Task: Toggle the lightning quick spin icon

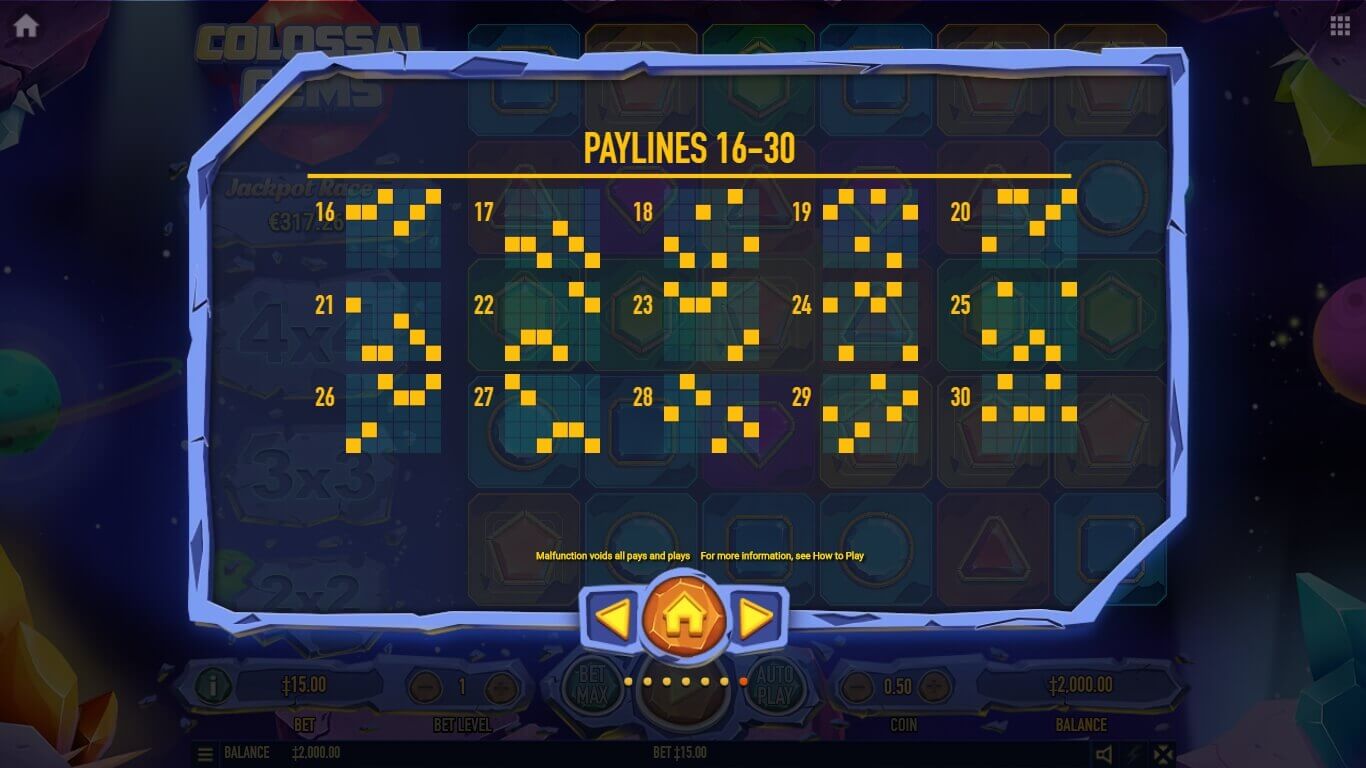Action: [x=1134, y=754]
